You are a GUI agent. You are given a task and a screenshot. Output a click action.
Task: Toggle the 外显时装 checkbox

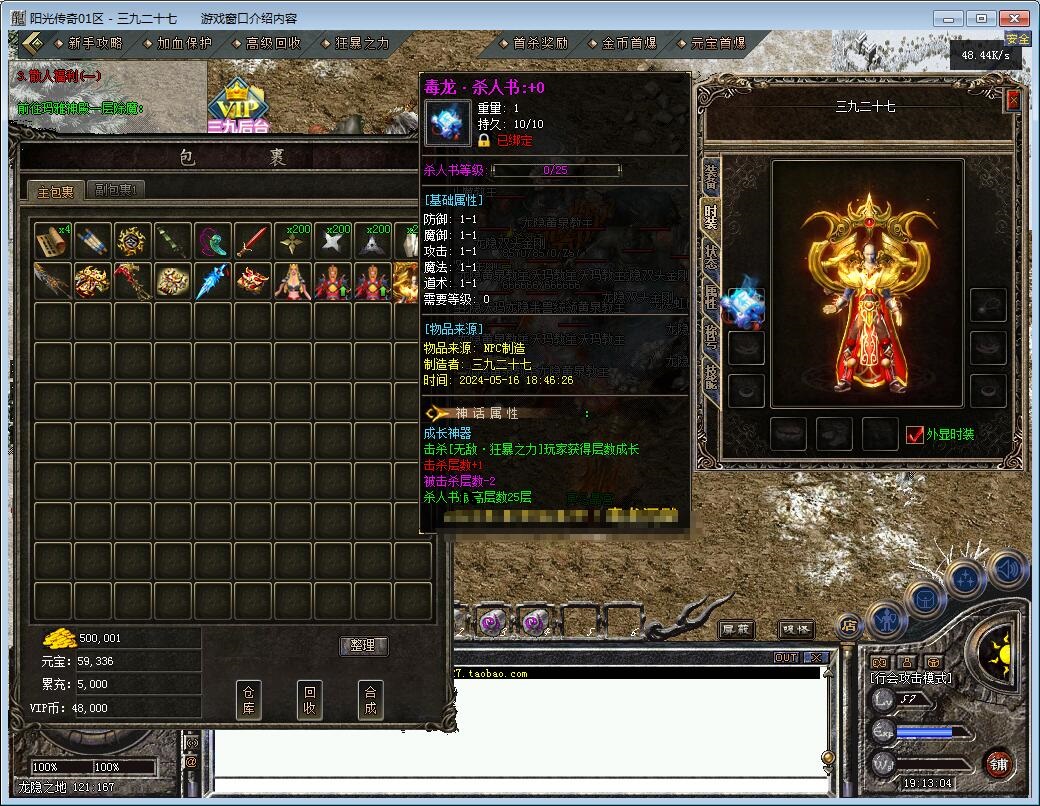(x=914, y=434)
